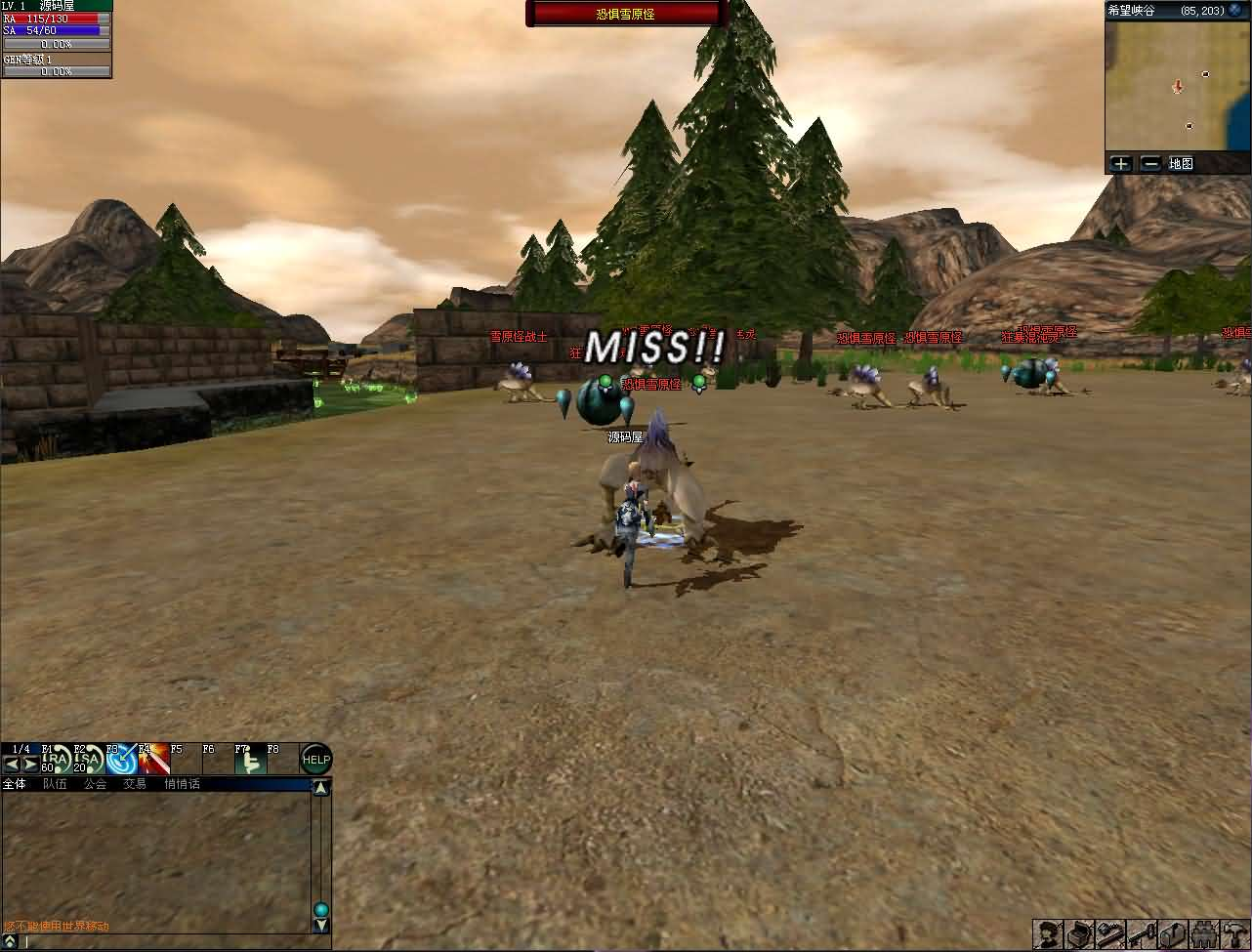Open the round HELP button
The height and width of the screenshot is (952, 1252).
(315, 760)
